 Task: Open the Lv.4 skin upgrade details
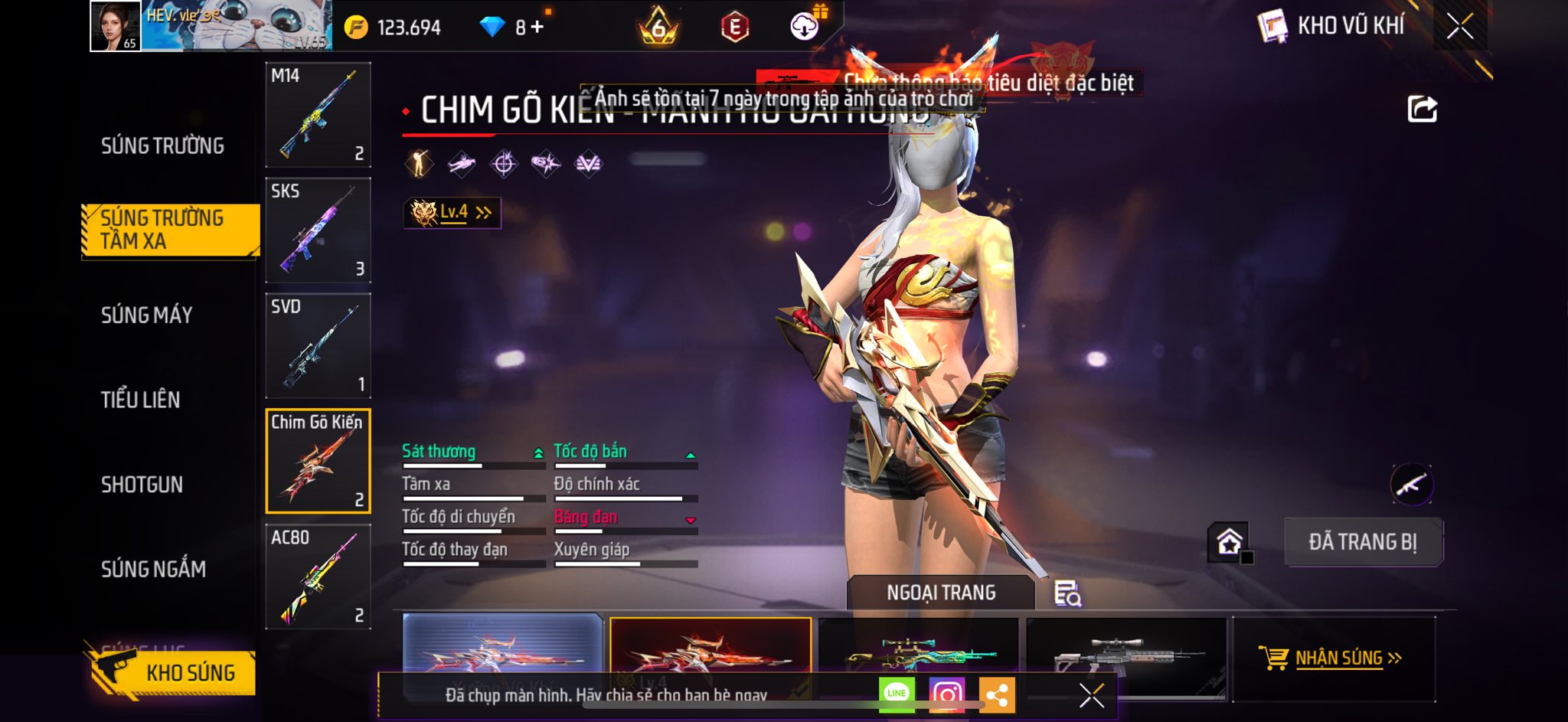(452, 213)
